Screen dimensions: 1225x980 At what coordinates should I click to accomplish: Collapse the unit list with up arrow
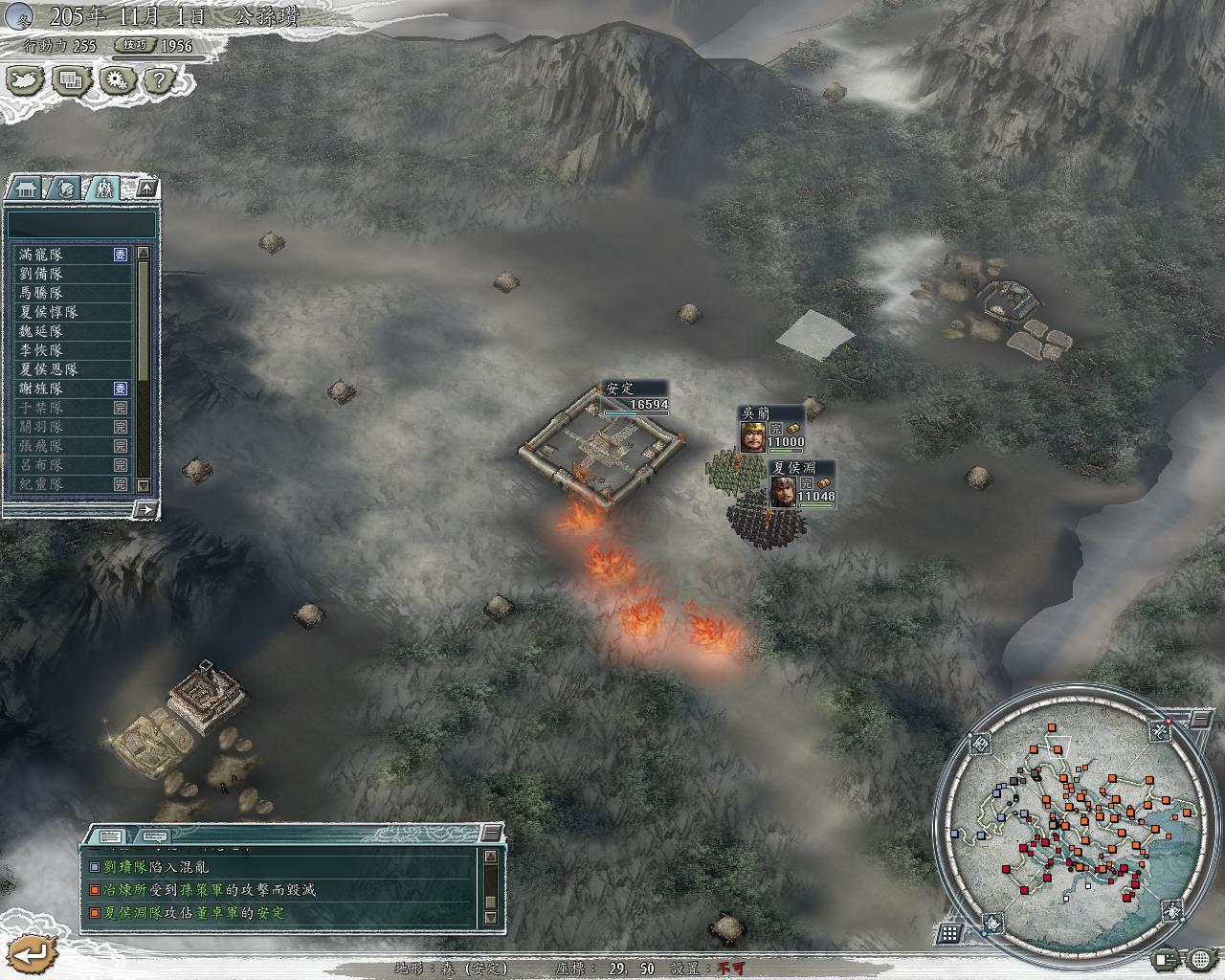(x=146, y=188)
